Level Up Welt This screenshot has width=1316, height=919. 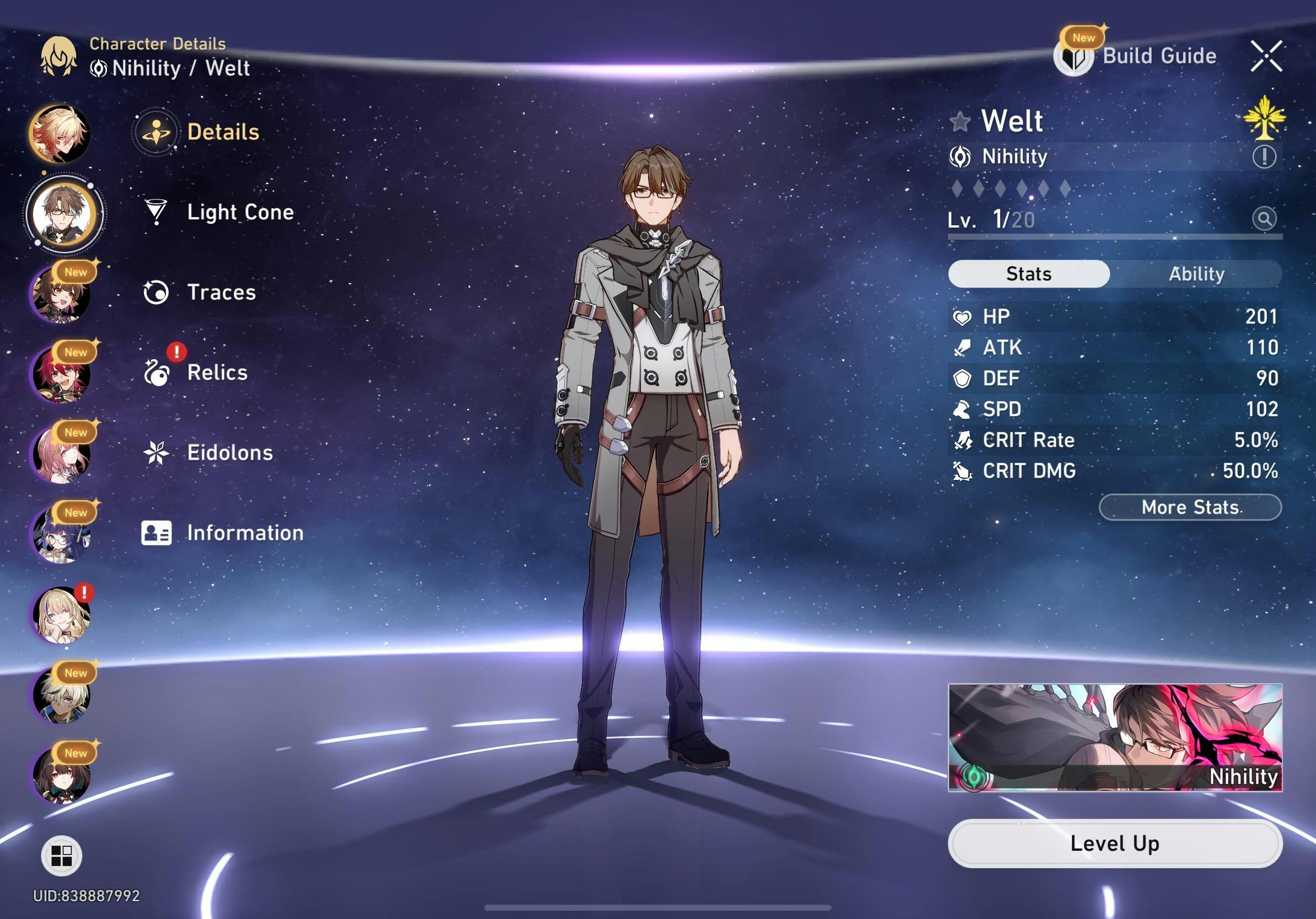click(x=1114, y=844)
